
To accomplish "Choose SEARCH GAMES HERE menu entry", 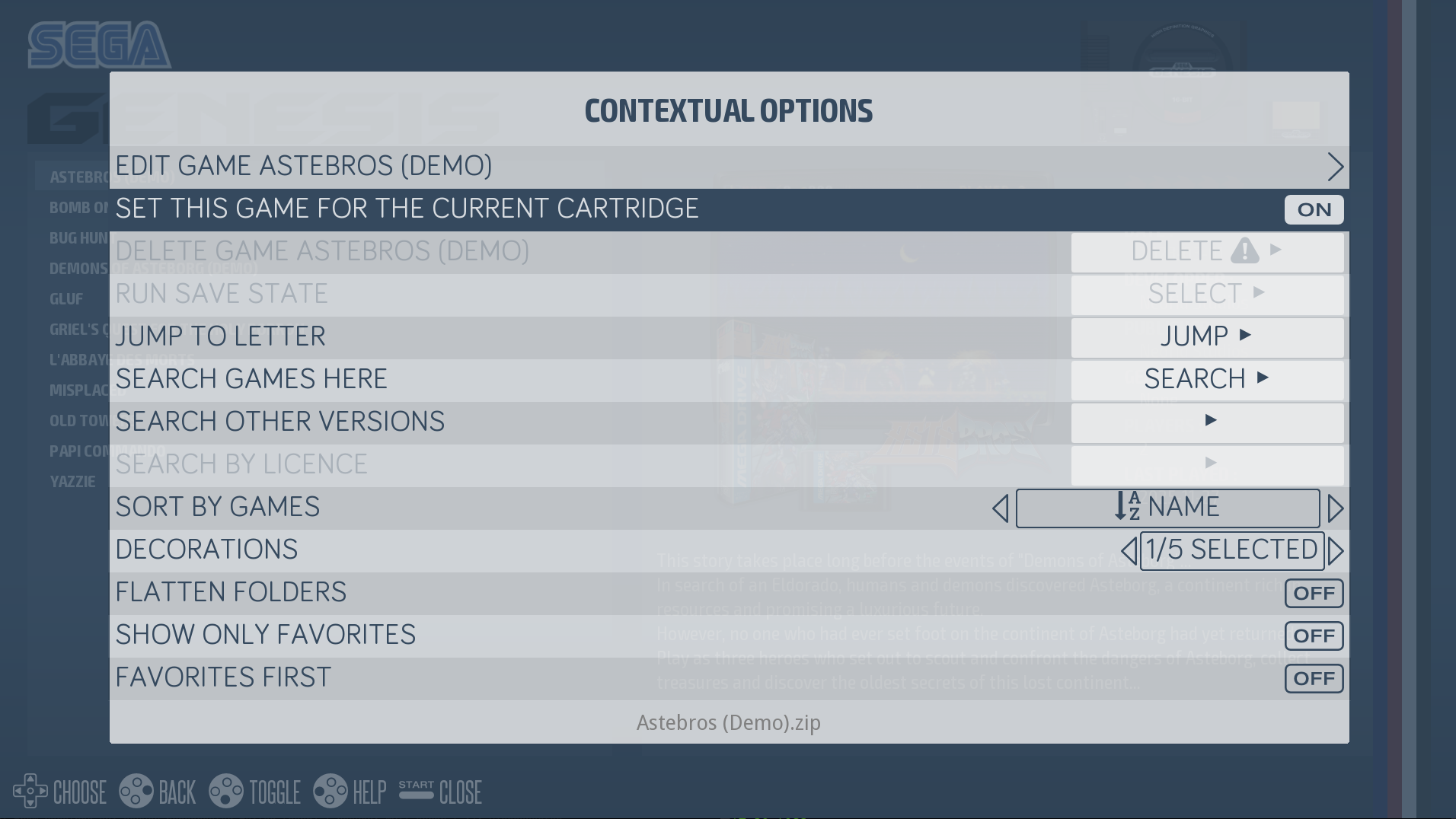I will (251, 378).
